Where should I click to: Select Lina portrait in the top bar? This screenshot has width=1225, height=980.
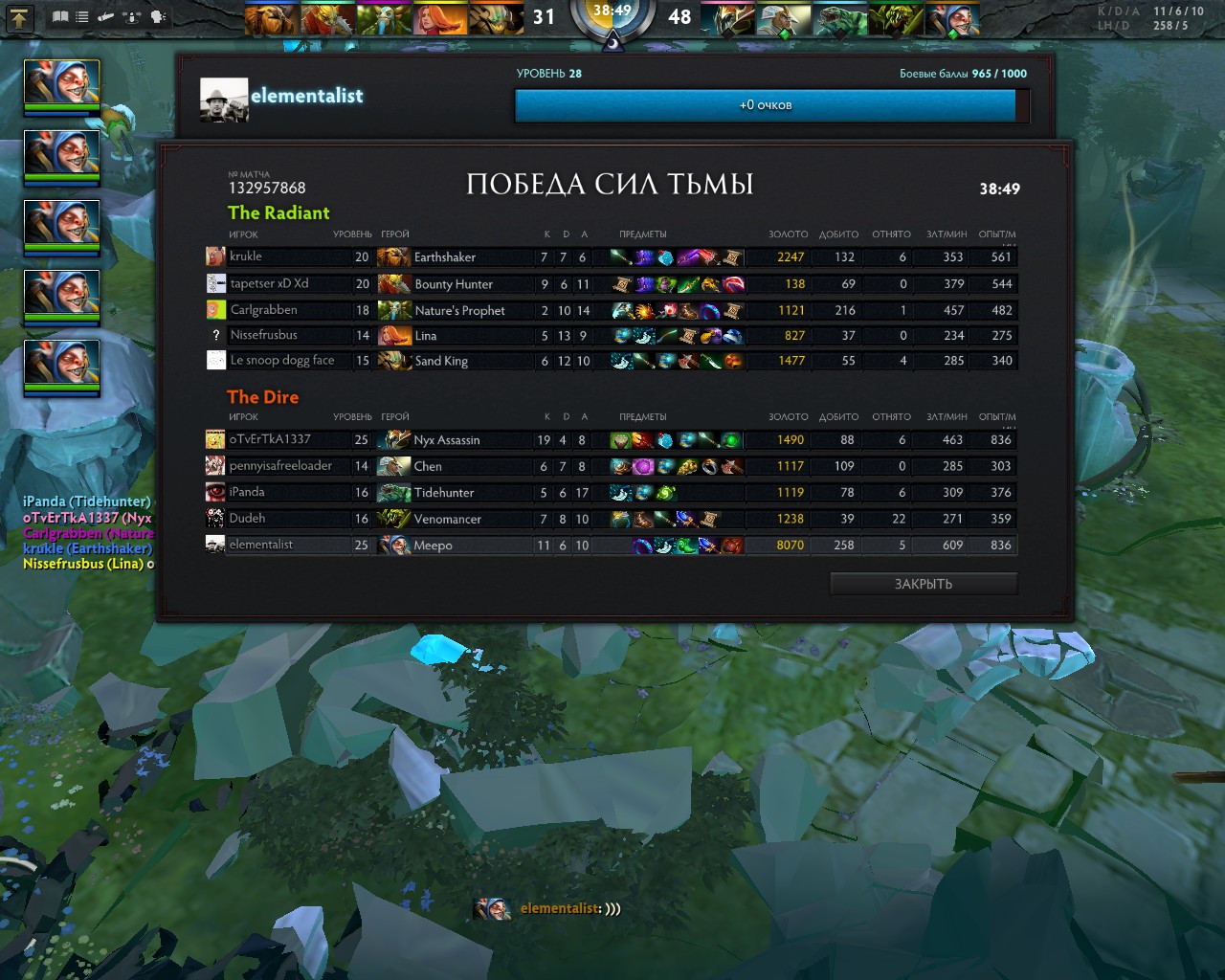tap(441, 18)
